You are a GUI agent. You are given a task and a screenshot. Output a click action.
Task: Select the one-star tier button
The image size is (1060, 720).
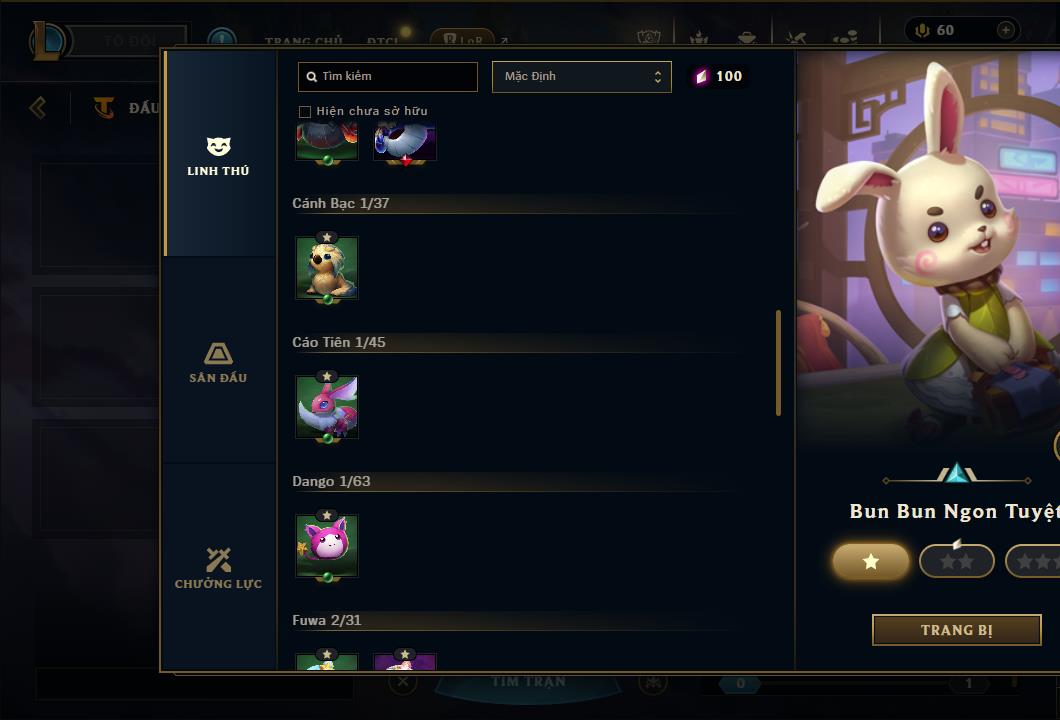point(871,562)
